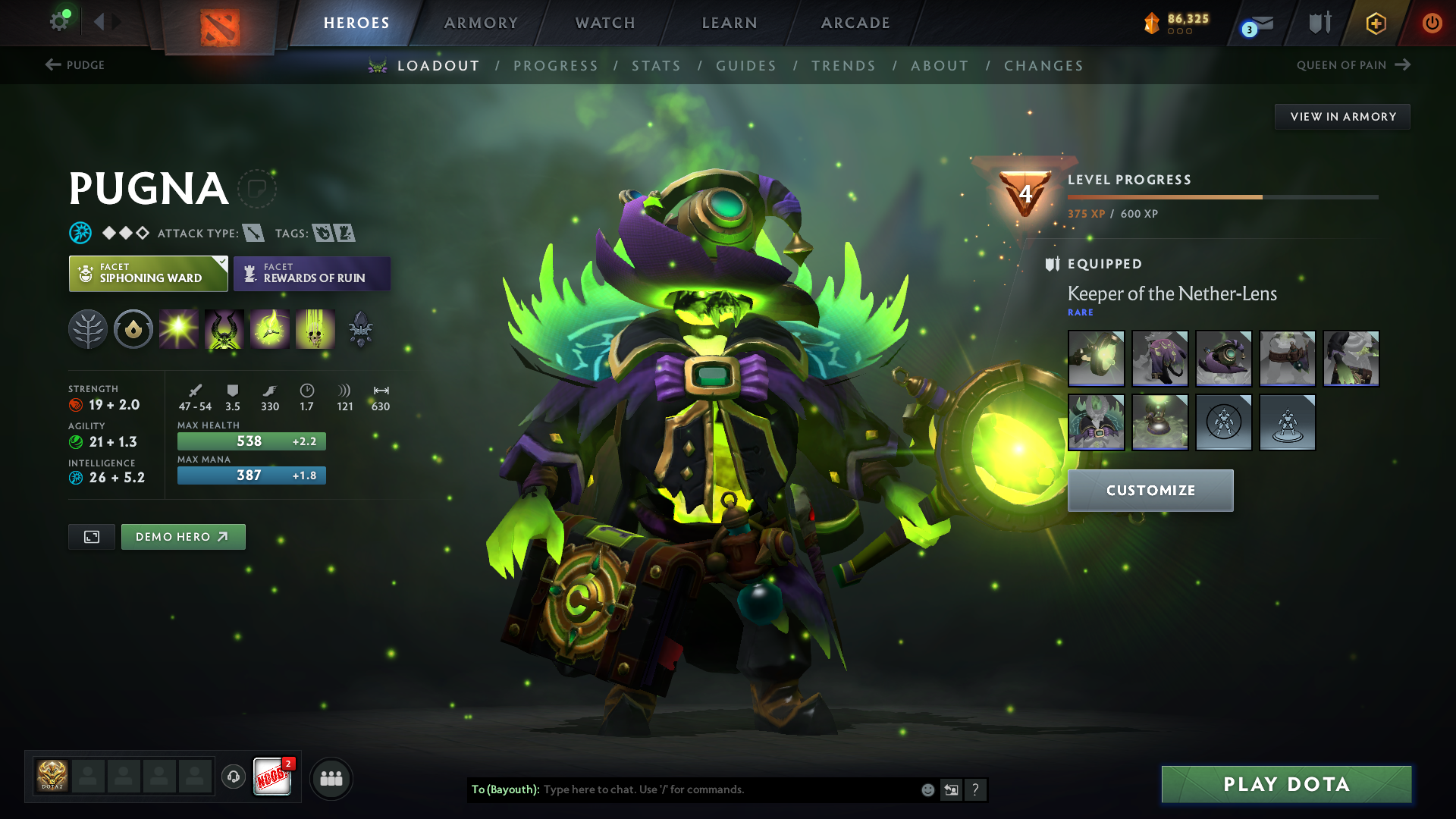Click View in Armory
Viewport: 1456px width, 819px height.
click(1342, 117)
